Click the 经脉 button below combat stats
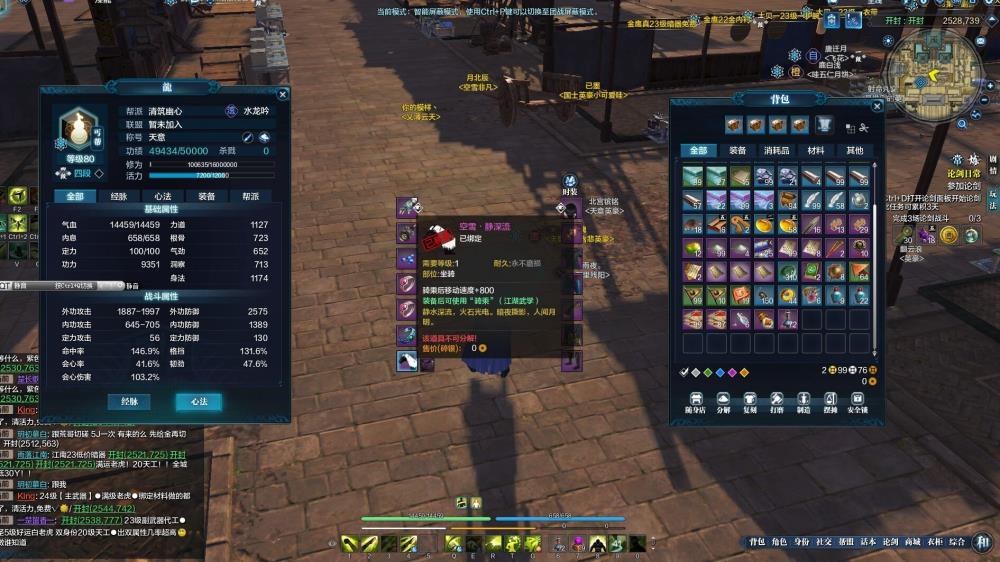This screenshot has width=1000, height=562. coord(129,401)
